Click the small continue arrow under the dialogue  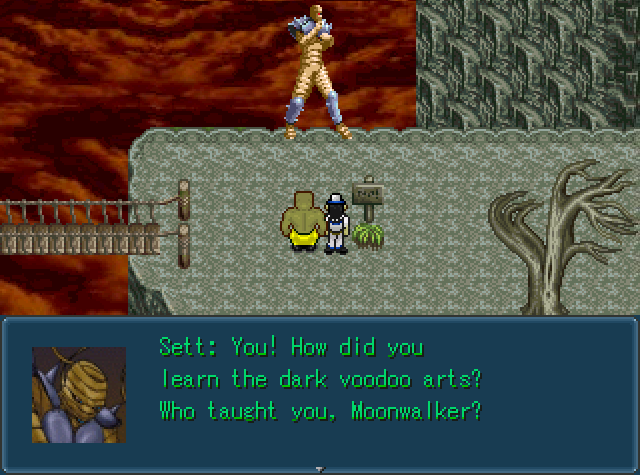click(319, 468)
